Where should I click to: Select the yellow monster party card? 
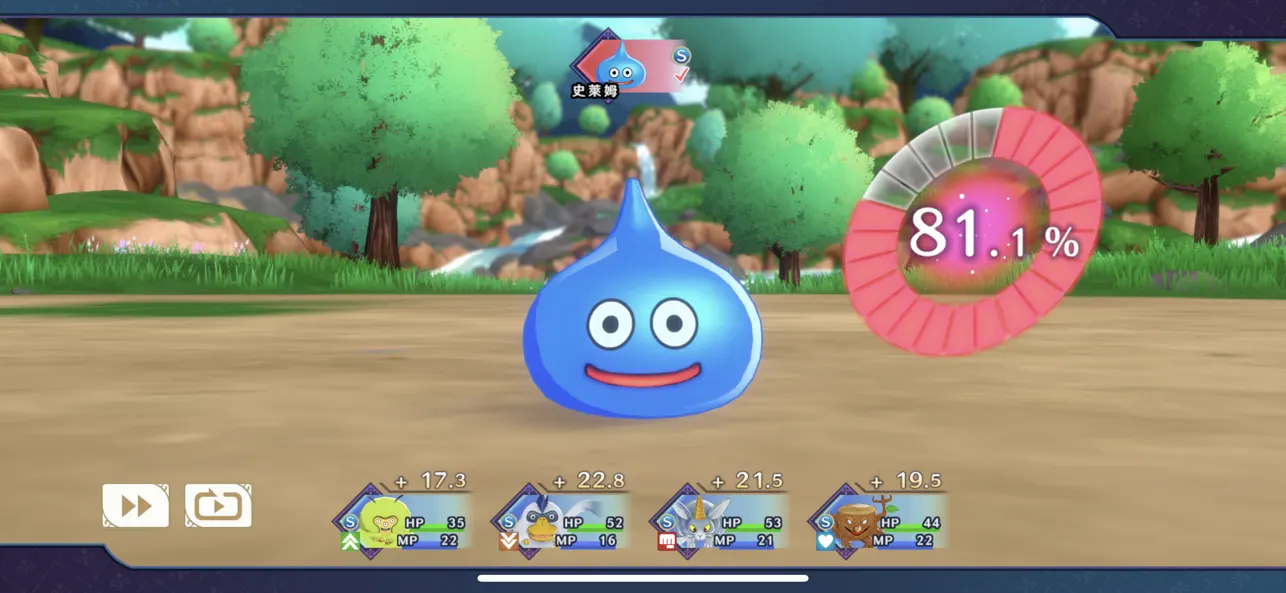(x=402, y=522)
